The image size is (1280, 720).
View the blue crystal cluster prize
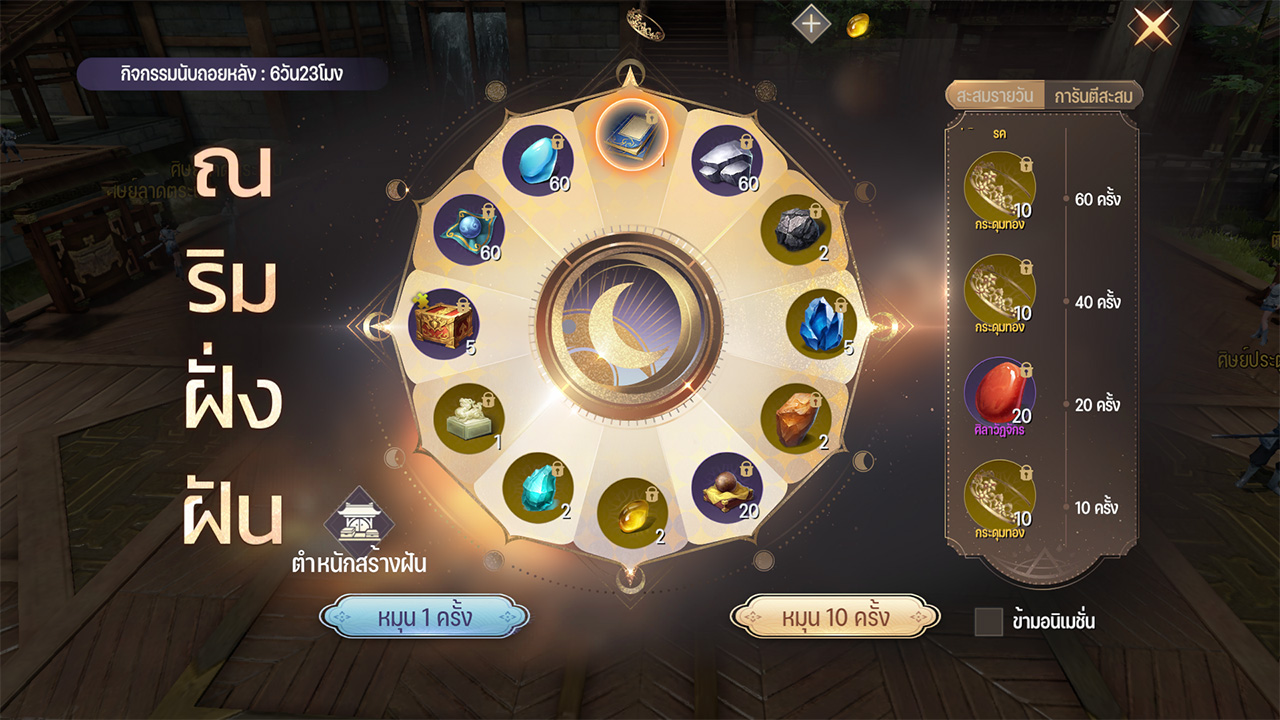[x=821, y=324]
